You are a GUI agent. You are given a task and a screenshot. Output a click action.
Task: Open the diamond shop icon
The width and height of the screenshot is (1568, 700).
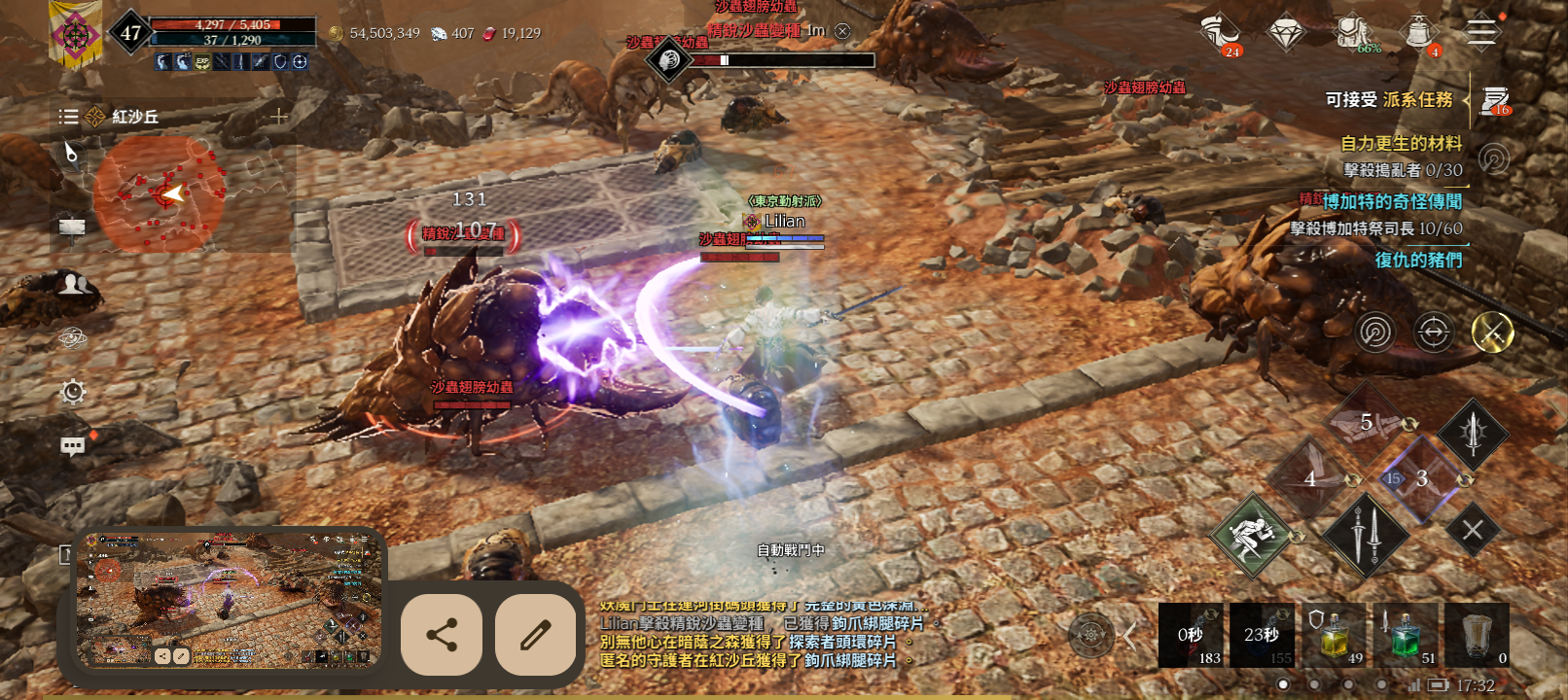coord(1287,33)
